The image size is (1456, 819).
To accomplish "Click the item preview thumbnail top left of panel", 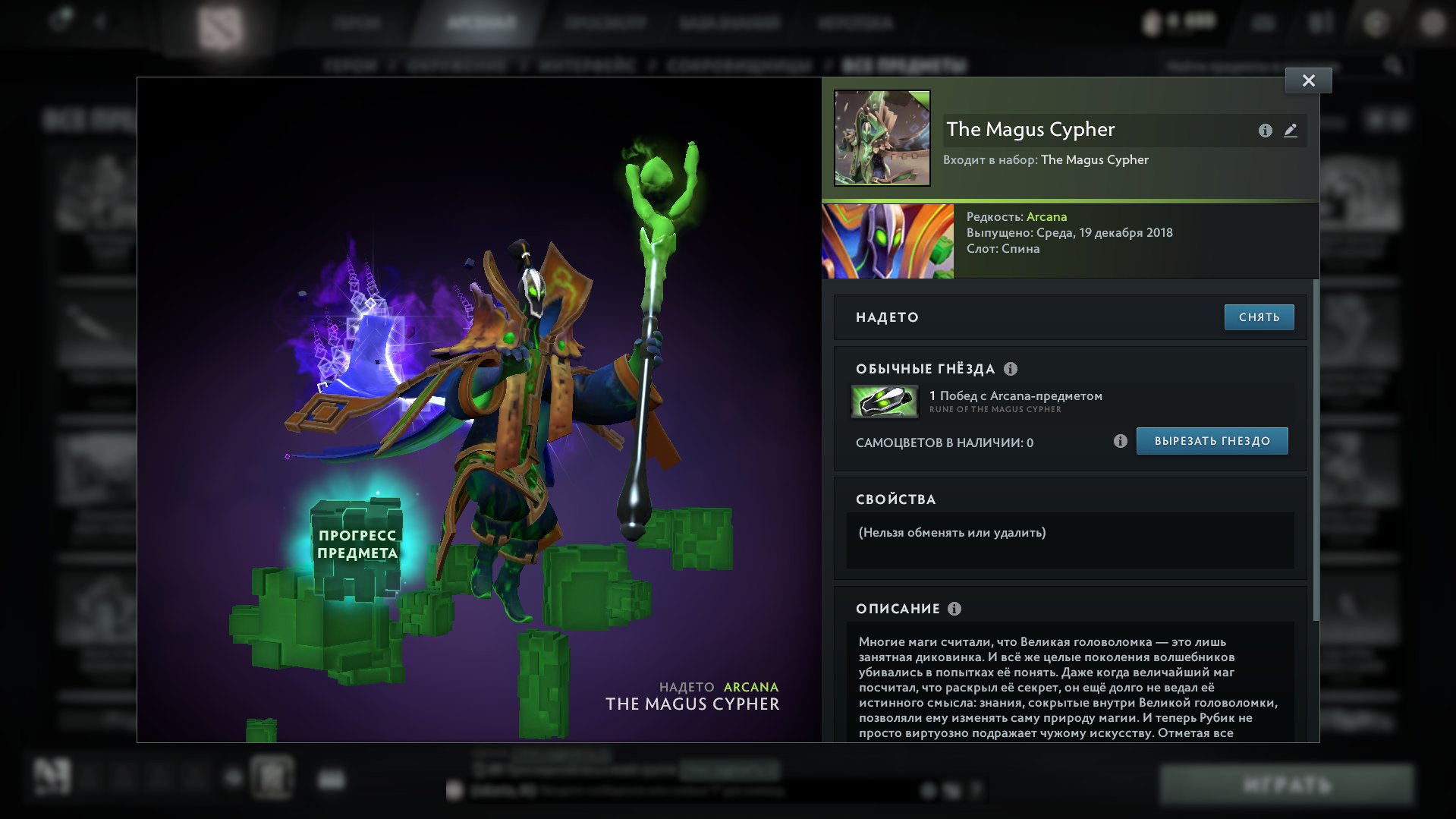I will tap(882, 137).
